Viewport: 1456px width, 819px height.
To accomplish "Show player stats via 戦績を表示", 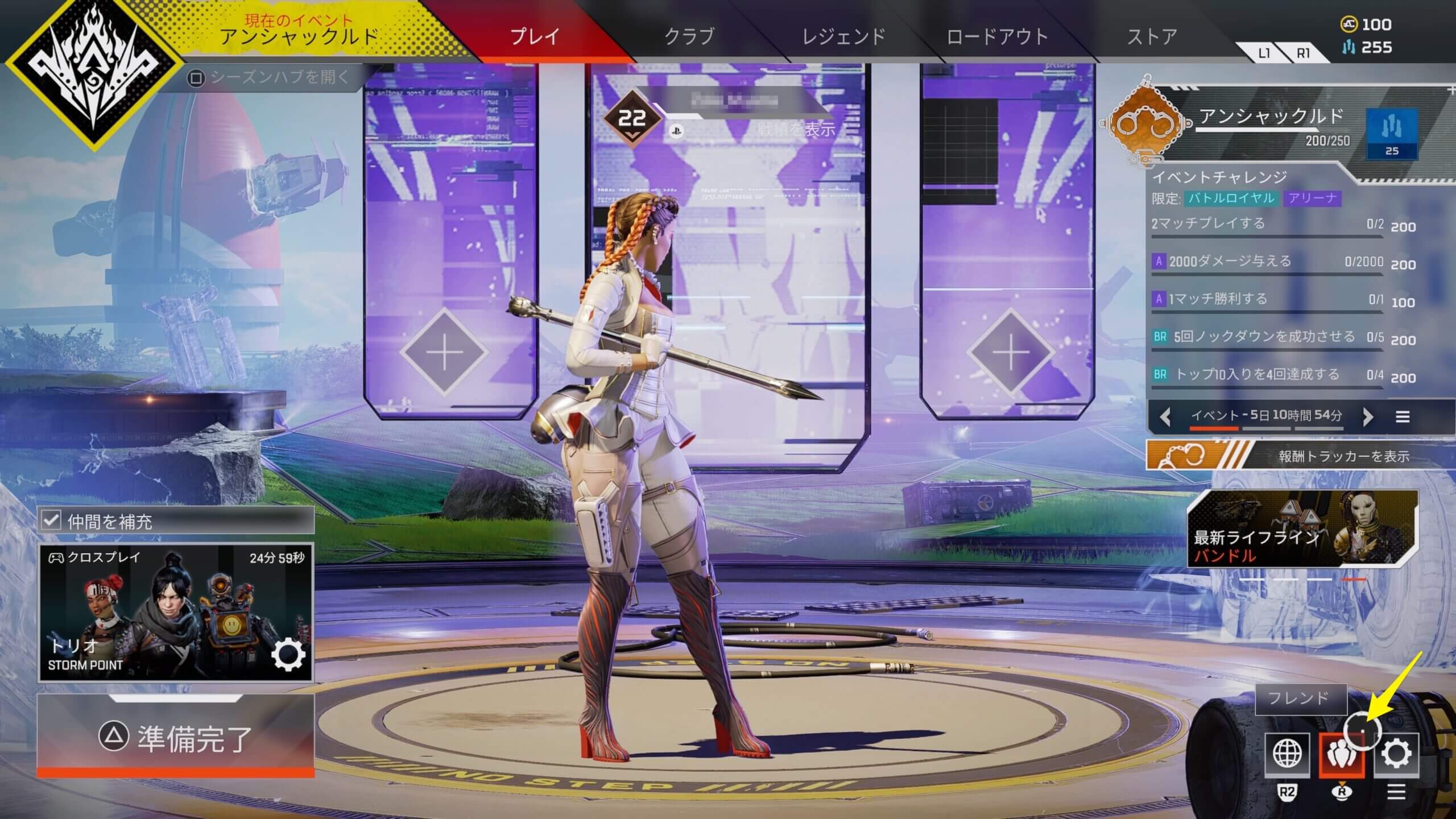I will click(x=795, y=130).
